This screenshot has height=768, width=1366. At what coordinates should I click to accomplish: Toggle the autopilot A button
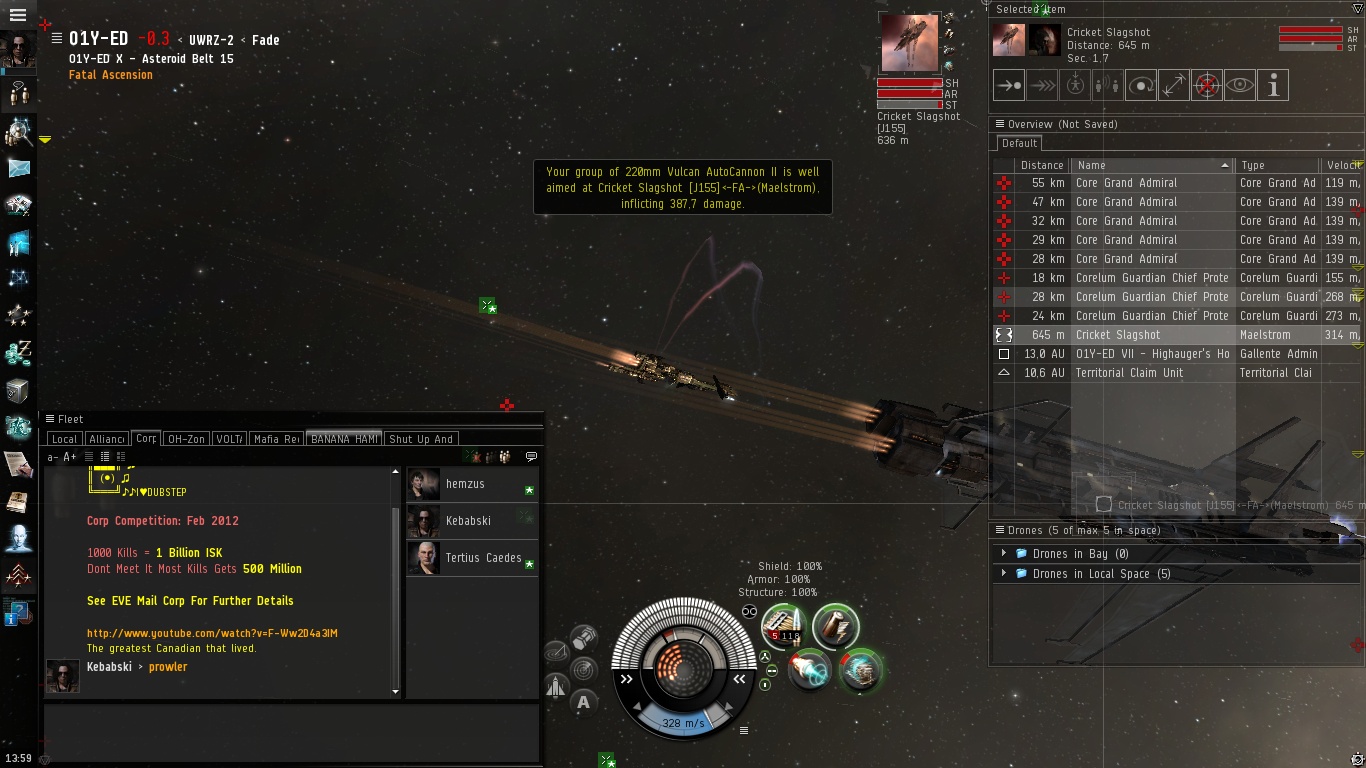click(x=584, y=702)
